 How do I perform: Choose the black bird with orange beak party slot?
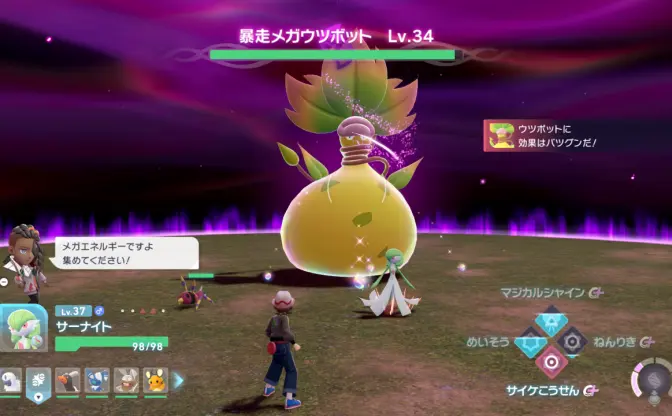[x=68, y=379]
